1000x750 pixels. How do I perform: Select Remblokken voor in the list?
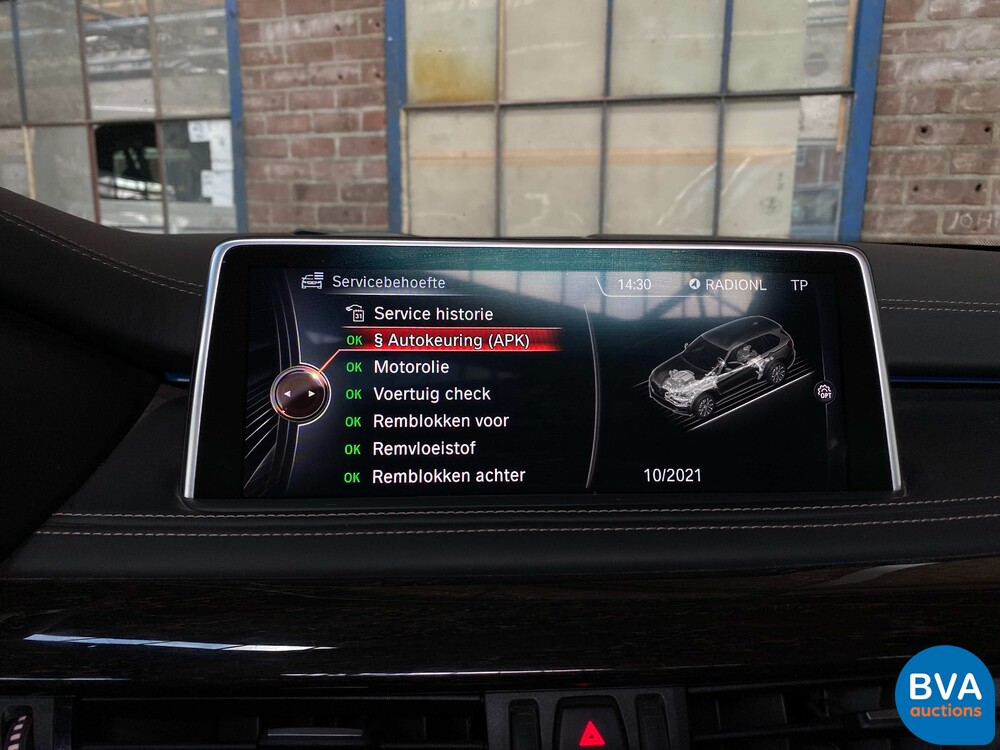point(440,421)
